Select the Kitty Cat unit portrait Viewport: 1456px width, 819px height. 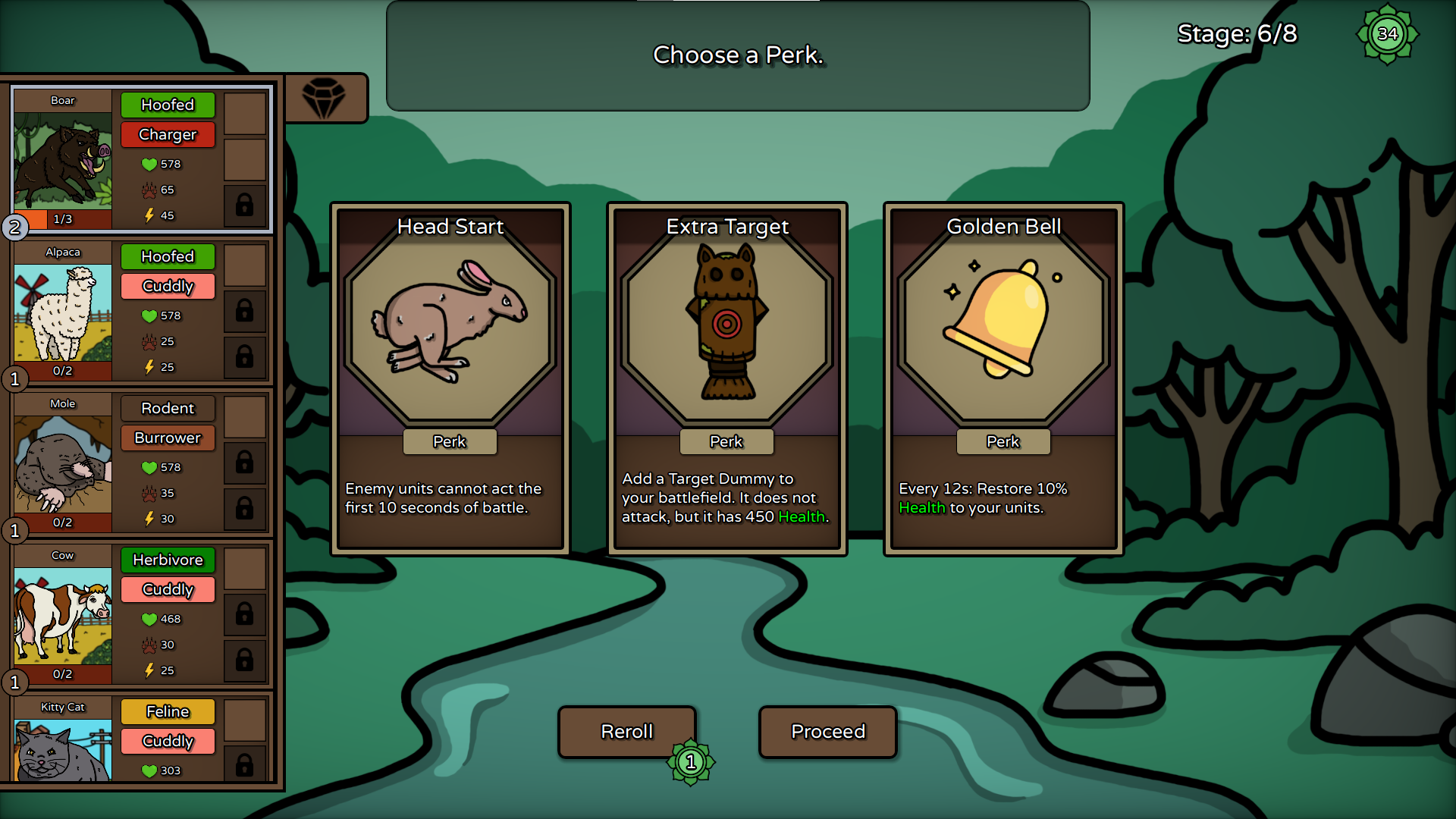click(x=63, y=747)
